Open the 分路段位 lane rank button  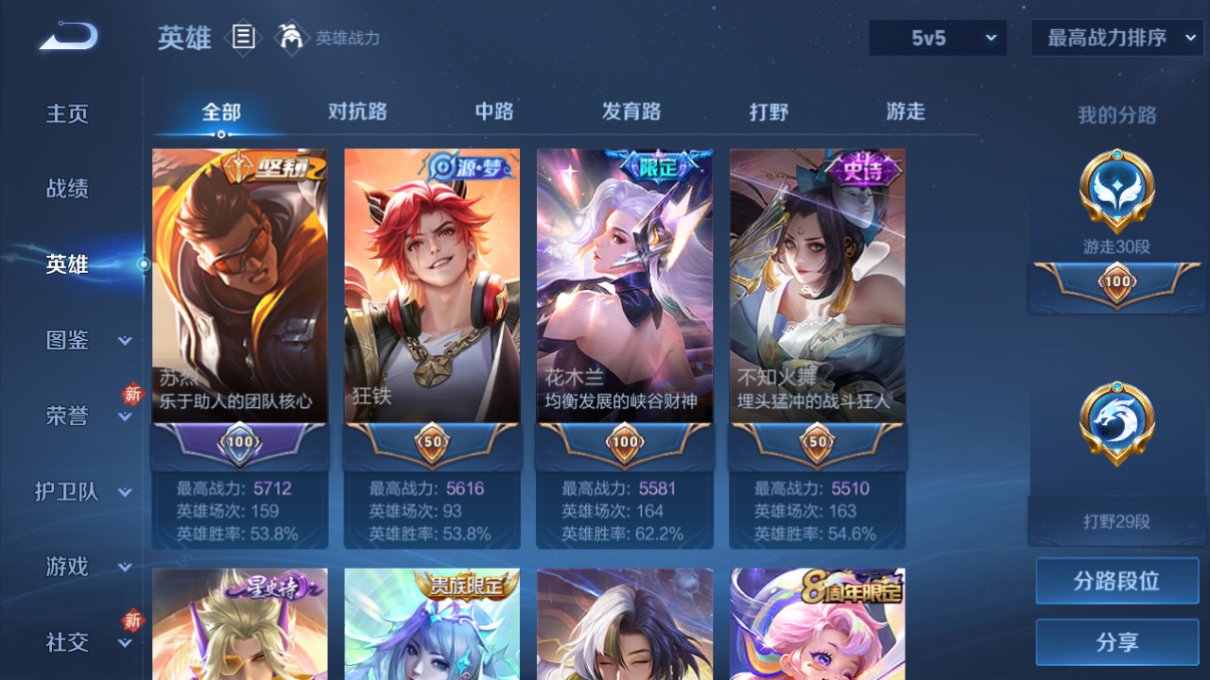(x=1117, y=581)
